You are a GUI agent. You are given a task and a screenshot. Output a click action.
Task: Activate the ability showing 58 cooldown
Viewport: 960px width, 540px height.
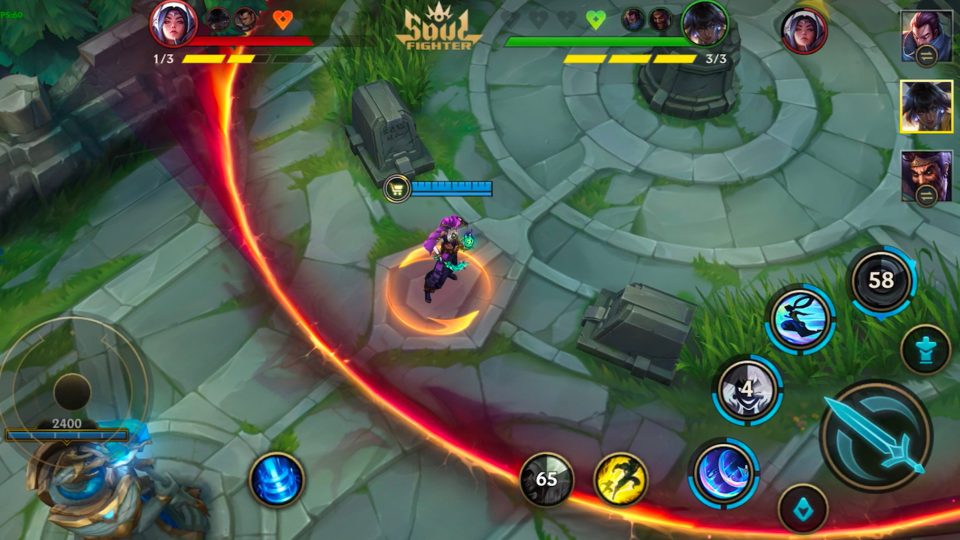[x=881, y=281]
